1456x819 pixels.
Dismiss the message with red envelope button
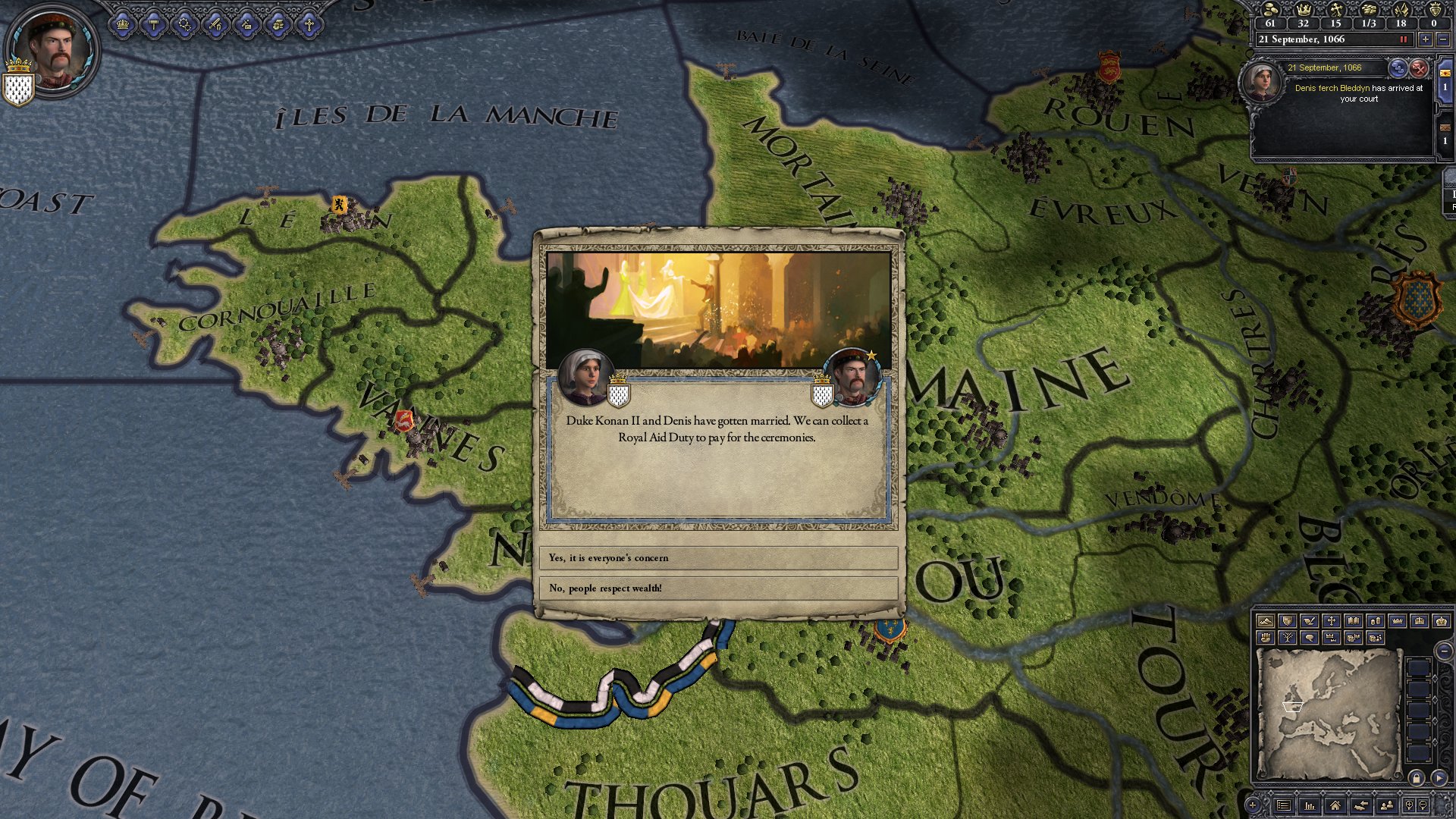(x=1418, y=68)
